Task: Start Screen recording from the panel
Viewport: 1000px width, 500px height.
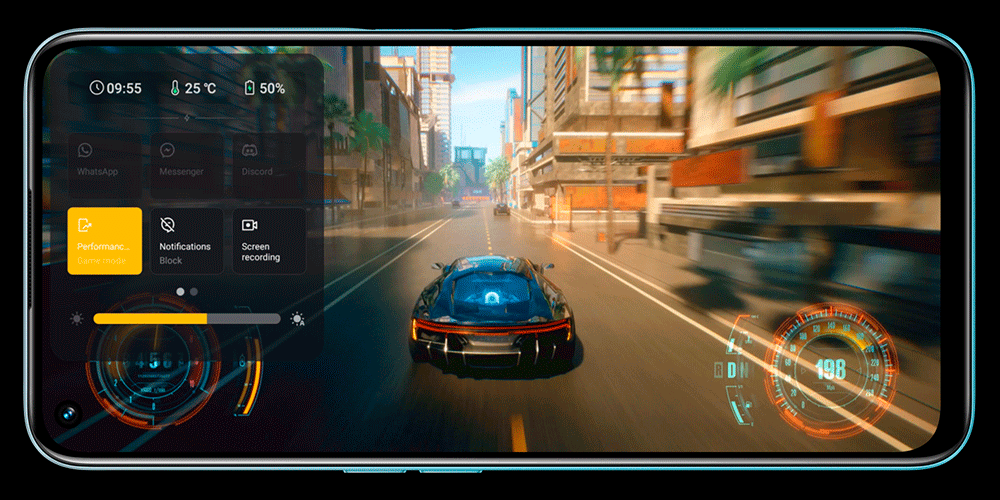Action: (x=269, y=241)
